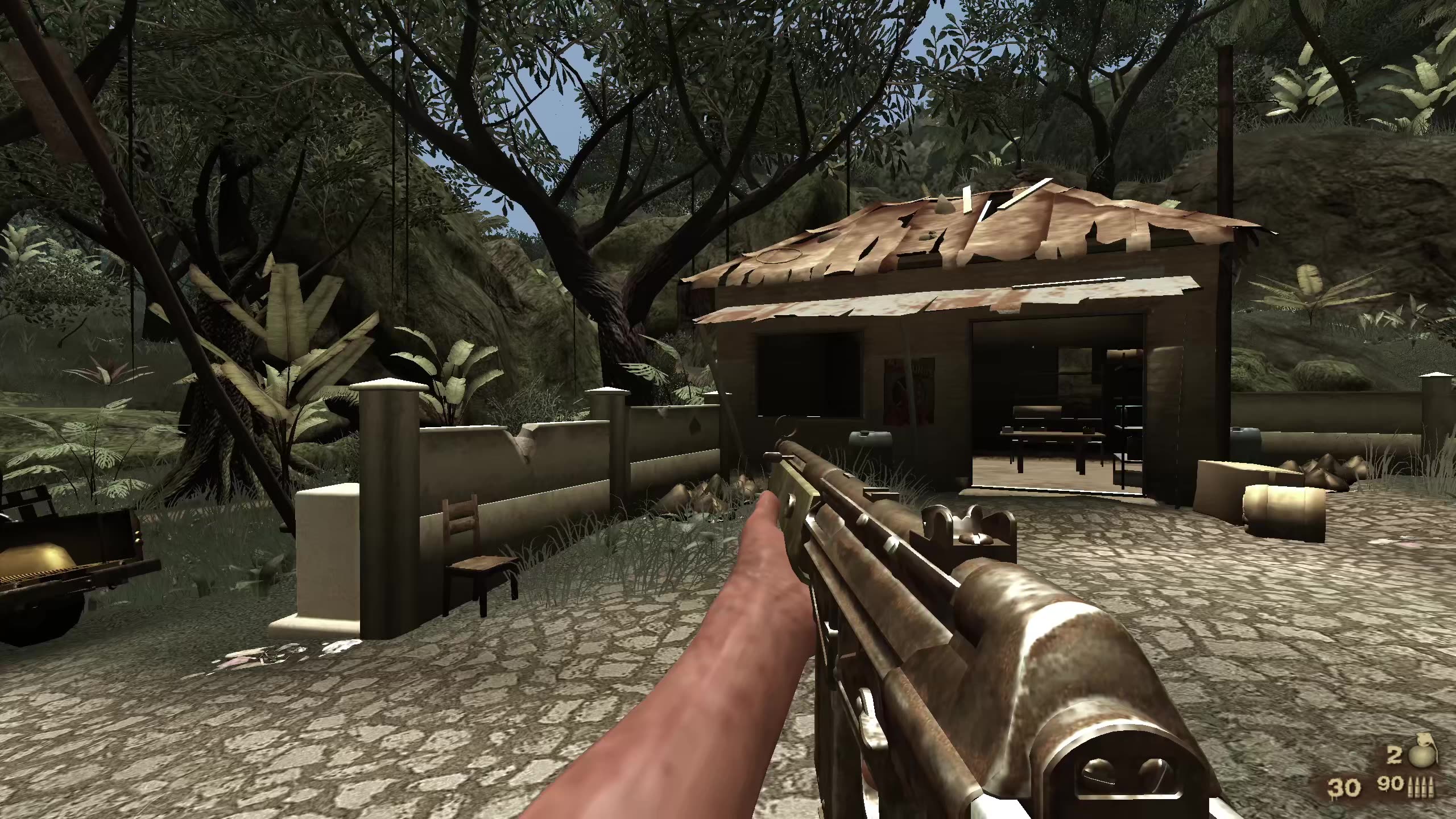
Task: Click the loaded ammo count 30
Action: (1343, 788)
